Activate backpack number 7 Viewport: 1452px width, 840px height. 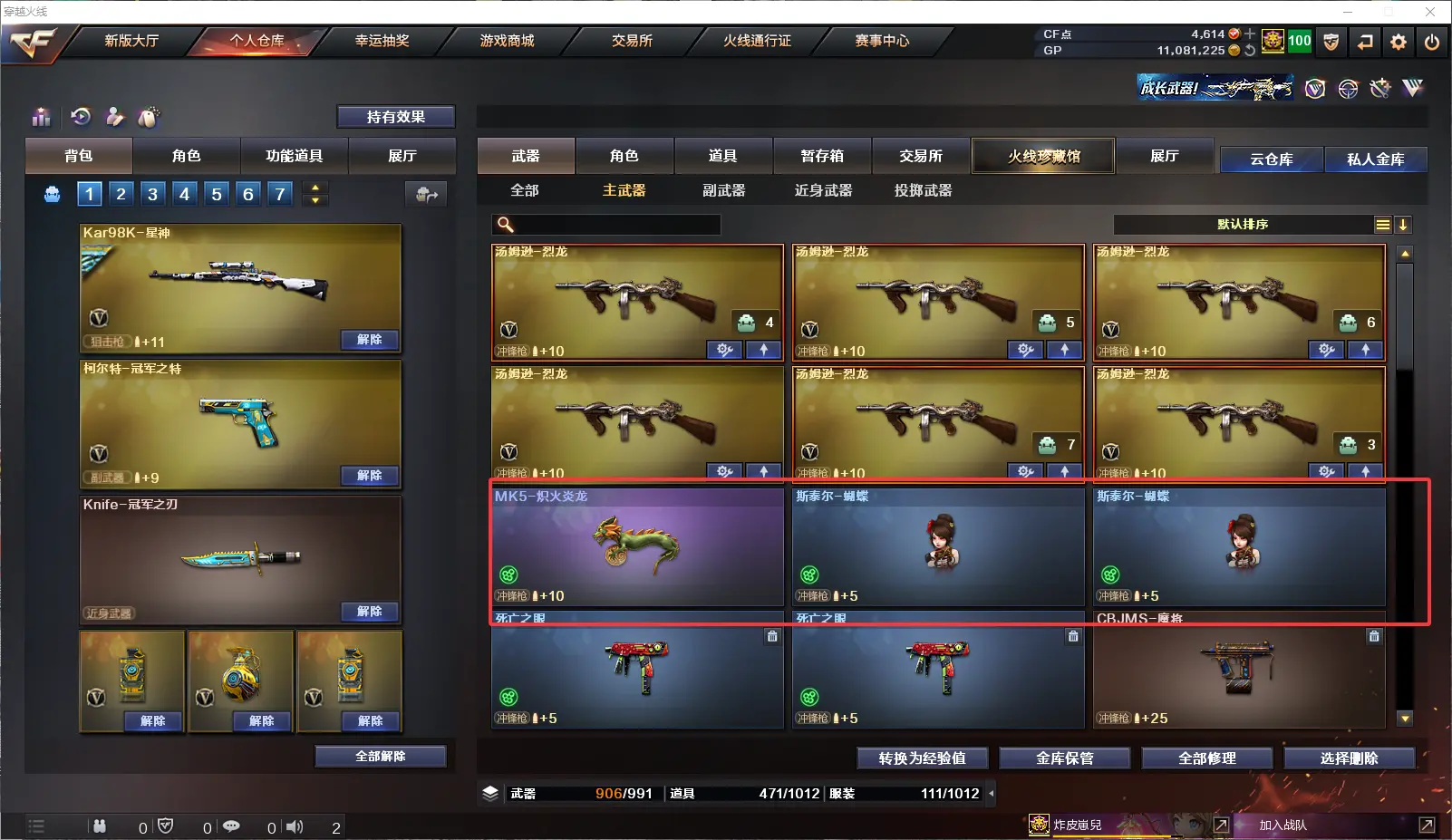pyautogui.click(x=279, y=193)
